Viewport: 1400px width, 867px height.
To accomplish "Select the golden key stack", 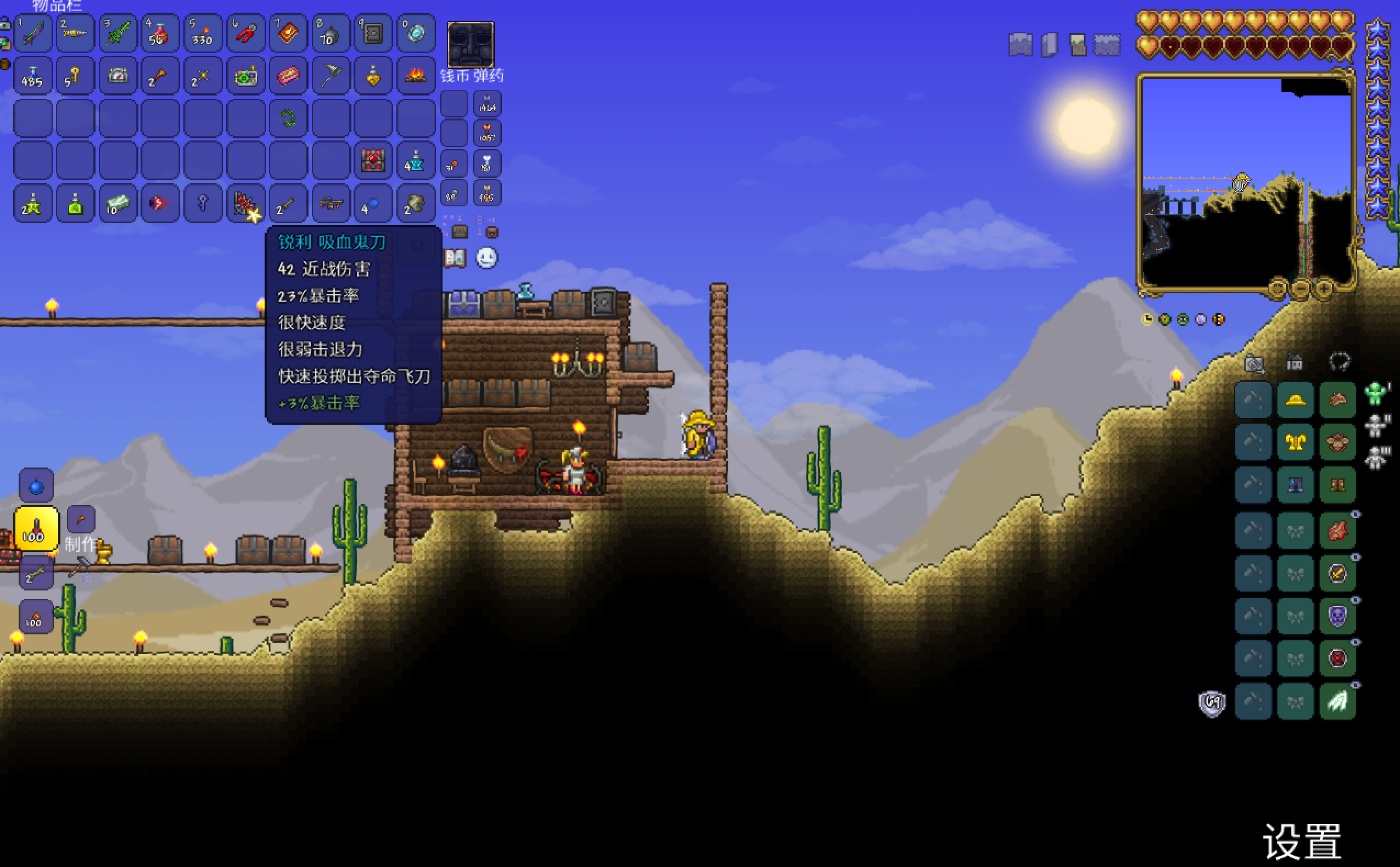I will [75, 76].
